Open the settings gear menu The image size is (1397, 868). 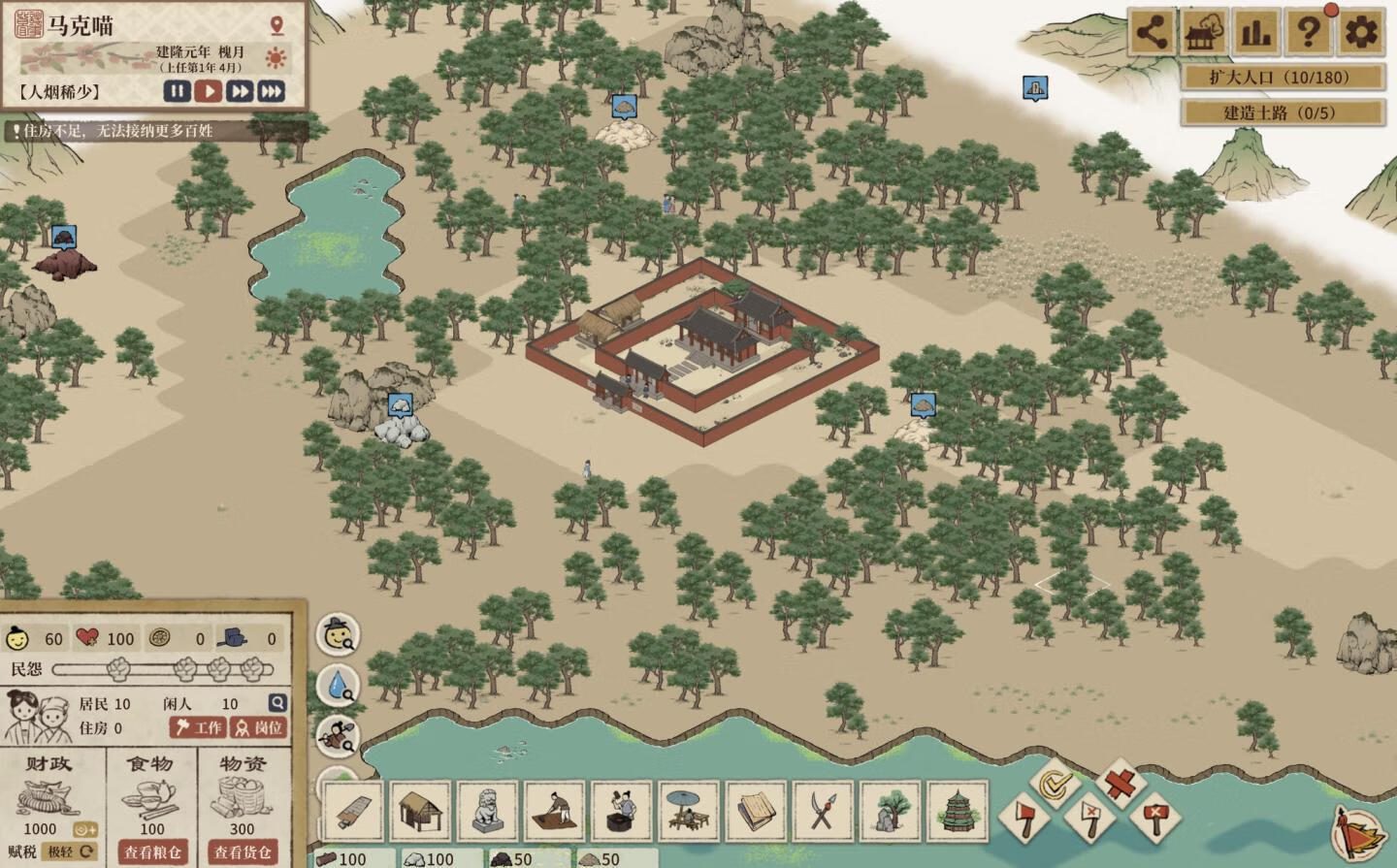pos(1360,34)
